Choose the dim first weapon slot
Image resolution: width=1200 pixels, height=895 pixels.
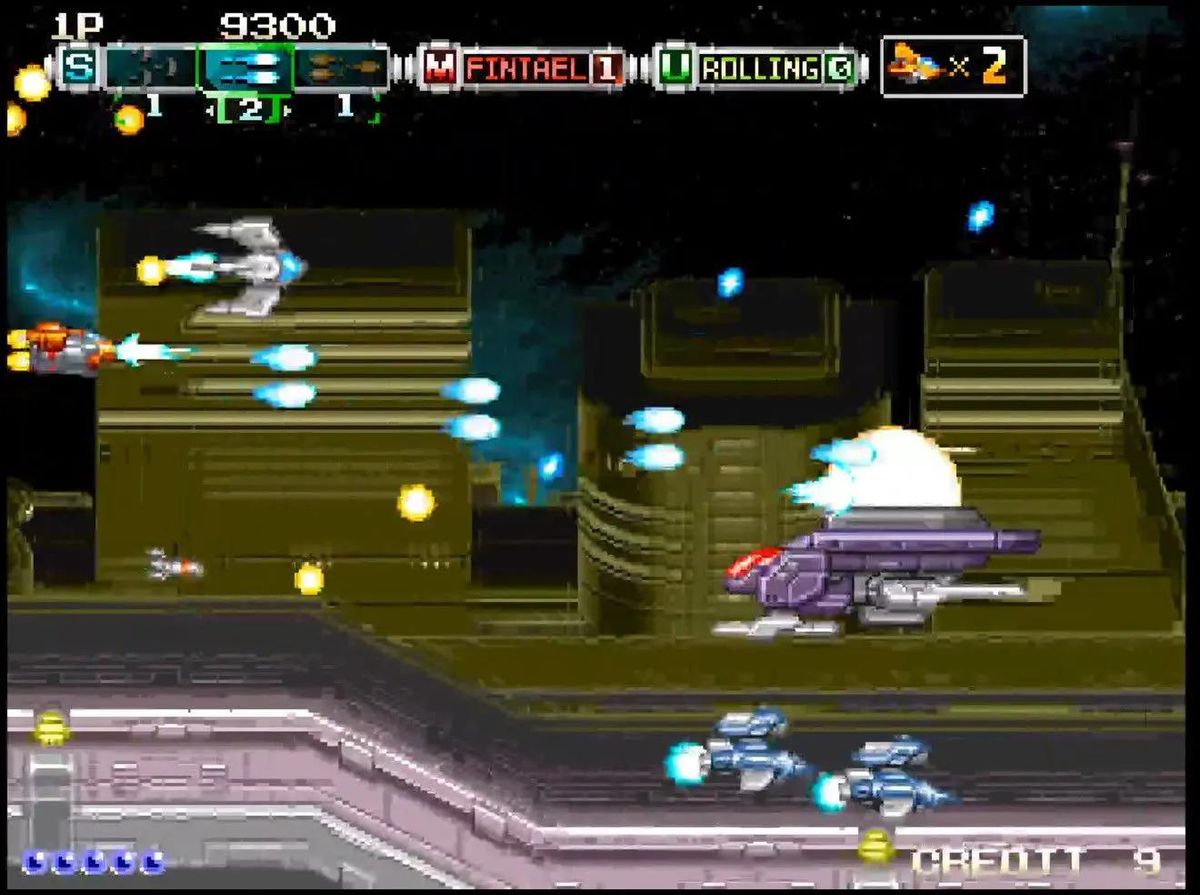(x=151, y=68)
